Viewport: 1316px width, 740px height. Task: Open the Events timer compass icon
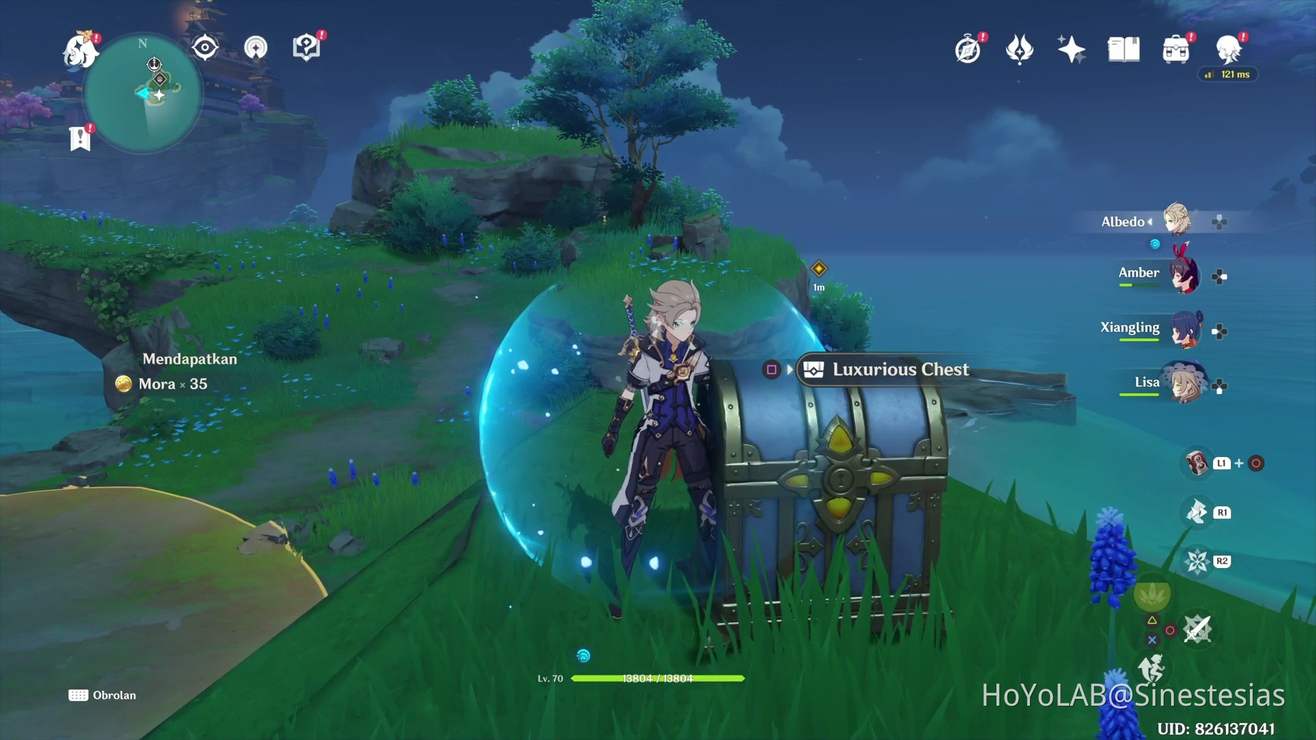click(968, 48)
